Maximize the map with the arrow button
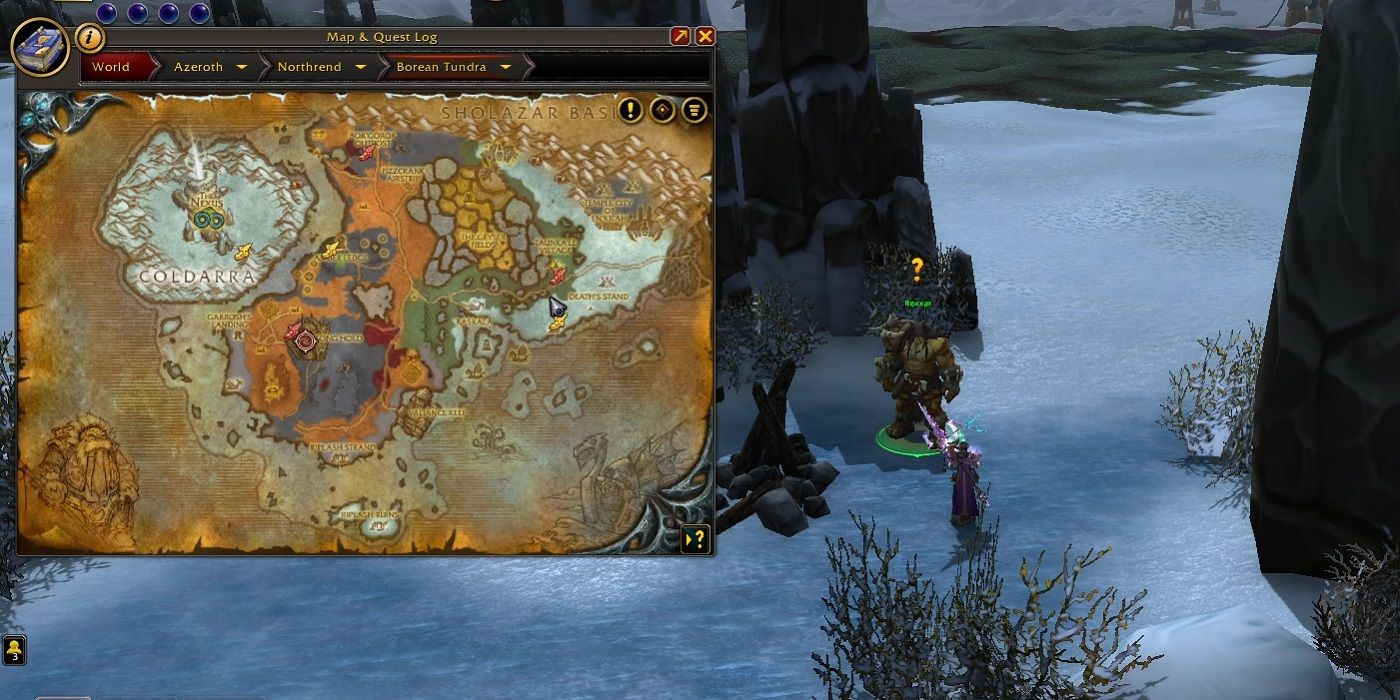 click(680, 36)
